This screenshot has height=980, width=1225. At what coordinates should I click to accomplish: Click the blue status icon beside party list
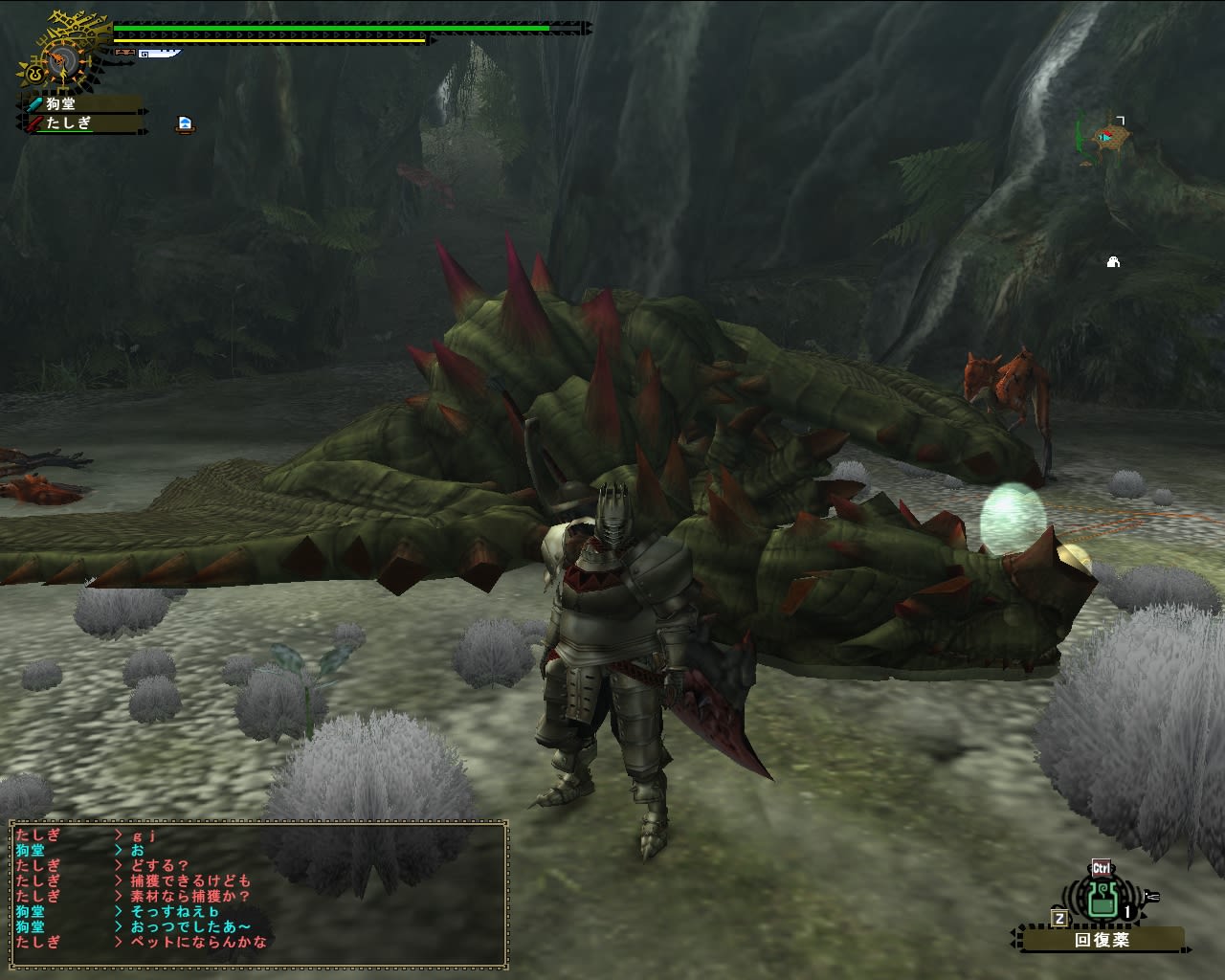click(186, 124)
